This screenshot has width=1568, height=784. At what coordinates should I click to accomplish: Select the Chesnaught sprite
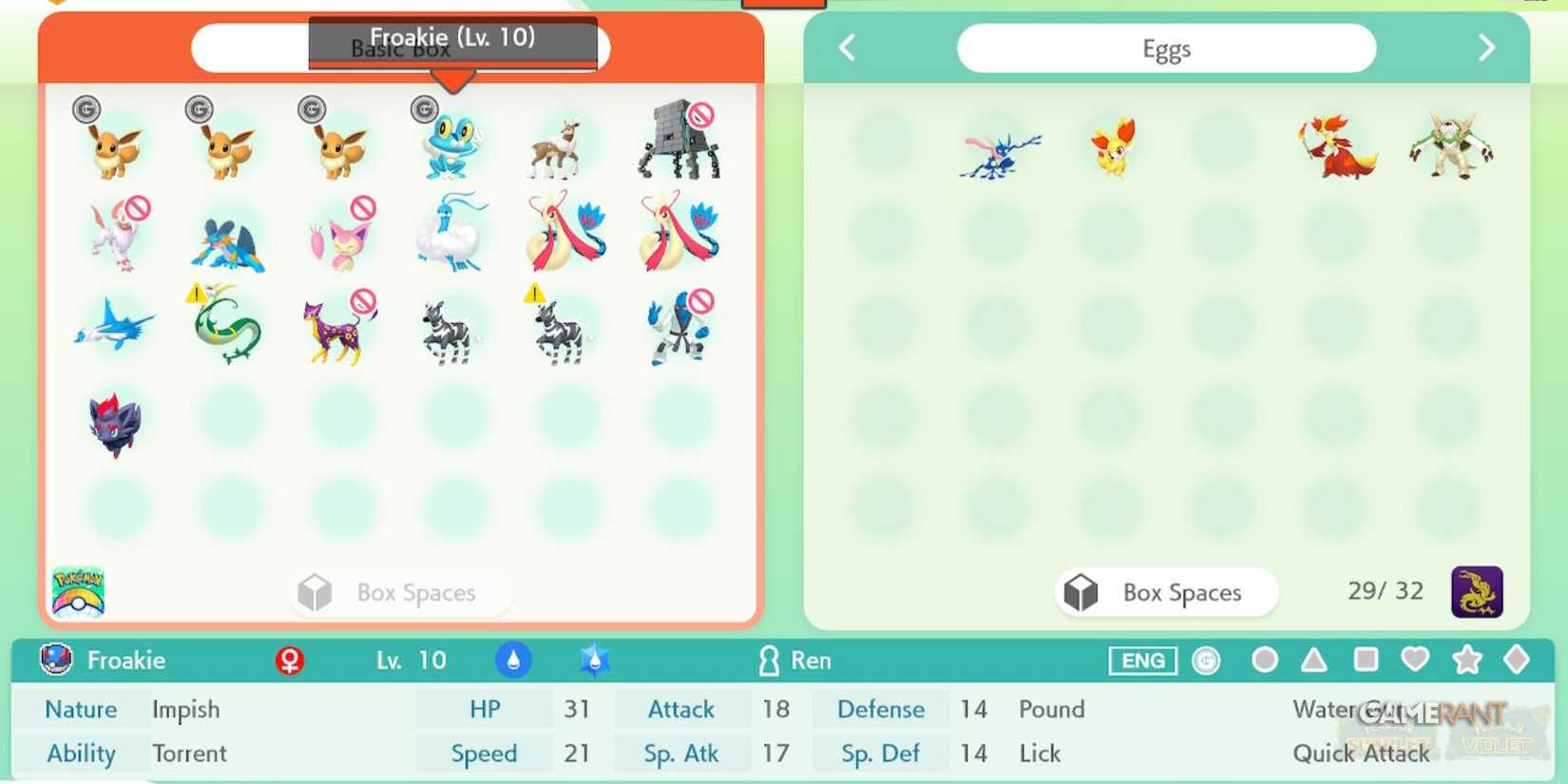pos(1446,147)
